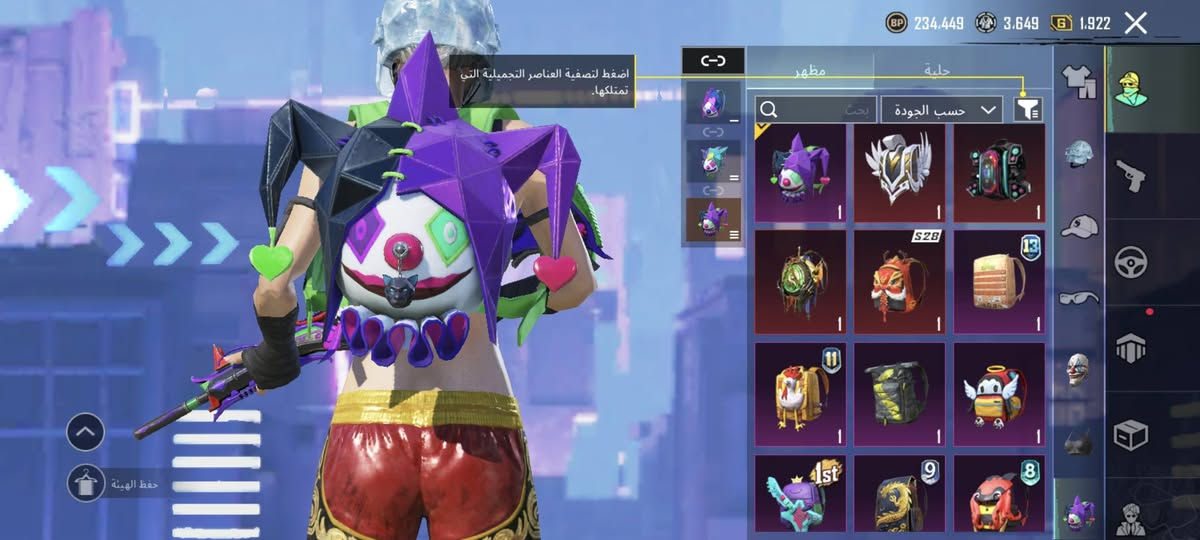Image resolution: width=1200 pixels, height=540 pixels.
Task: Switch to the pistol weapons section
Action: (x=1133, y=173)
